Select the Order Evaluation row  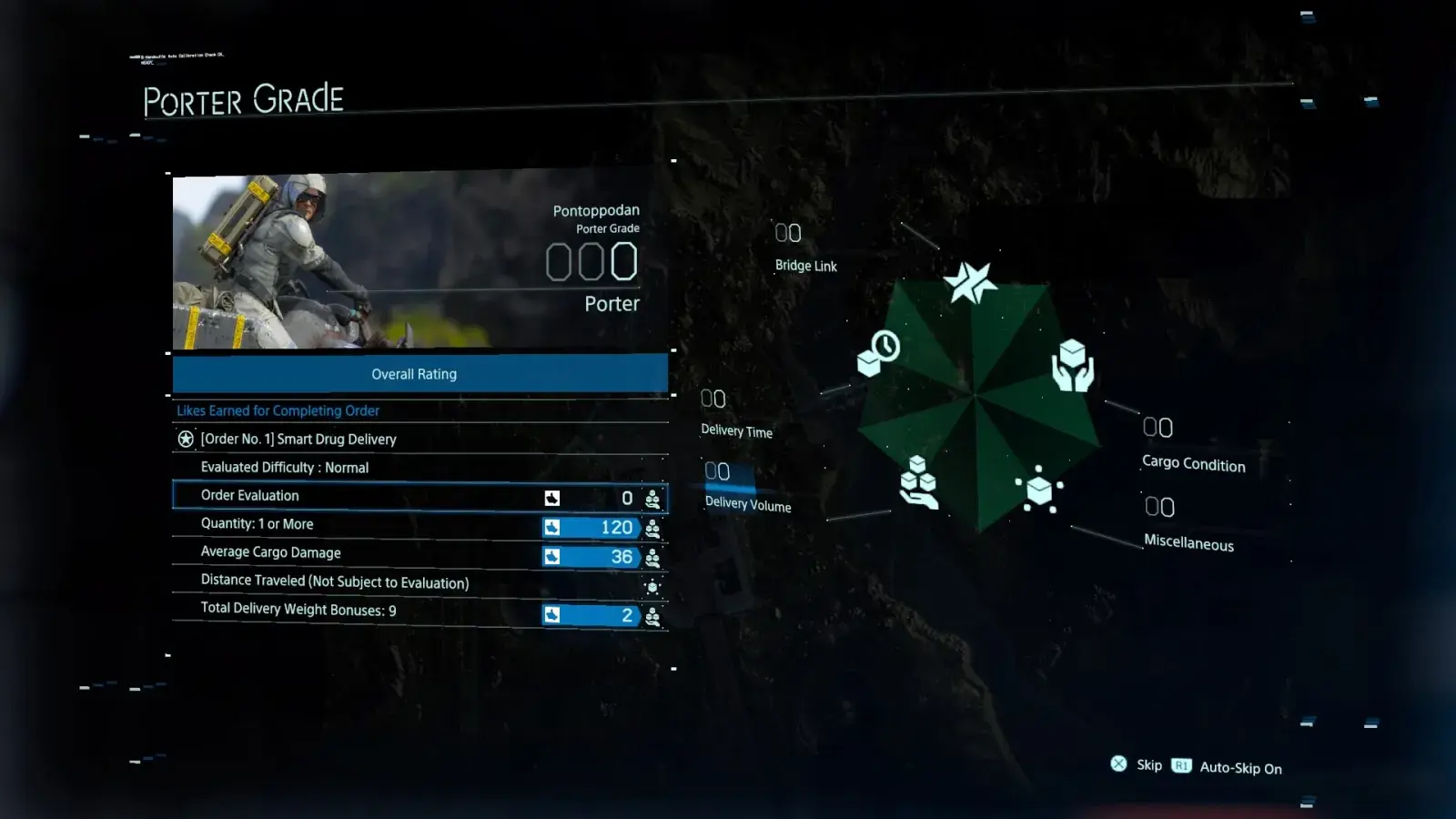(420, 496)
